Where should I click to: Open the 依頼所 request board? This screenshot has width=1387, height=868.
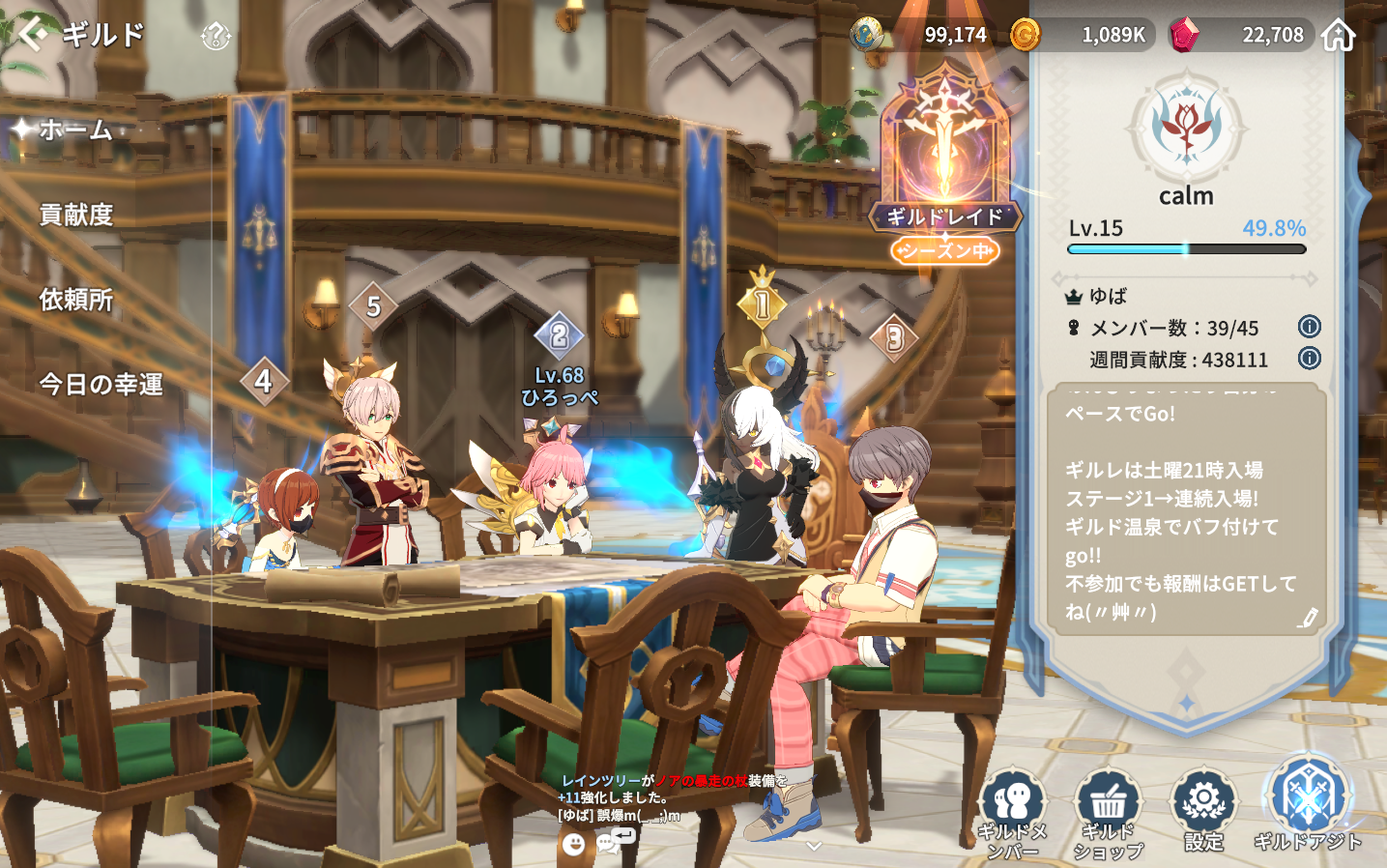click(x=76, y=300)
